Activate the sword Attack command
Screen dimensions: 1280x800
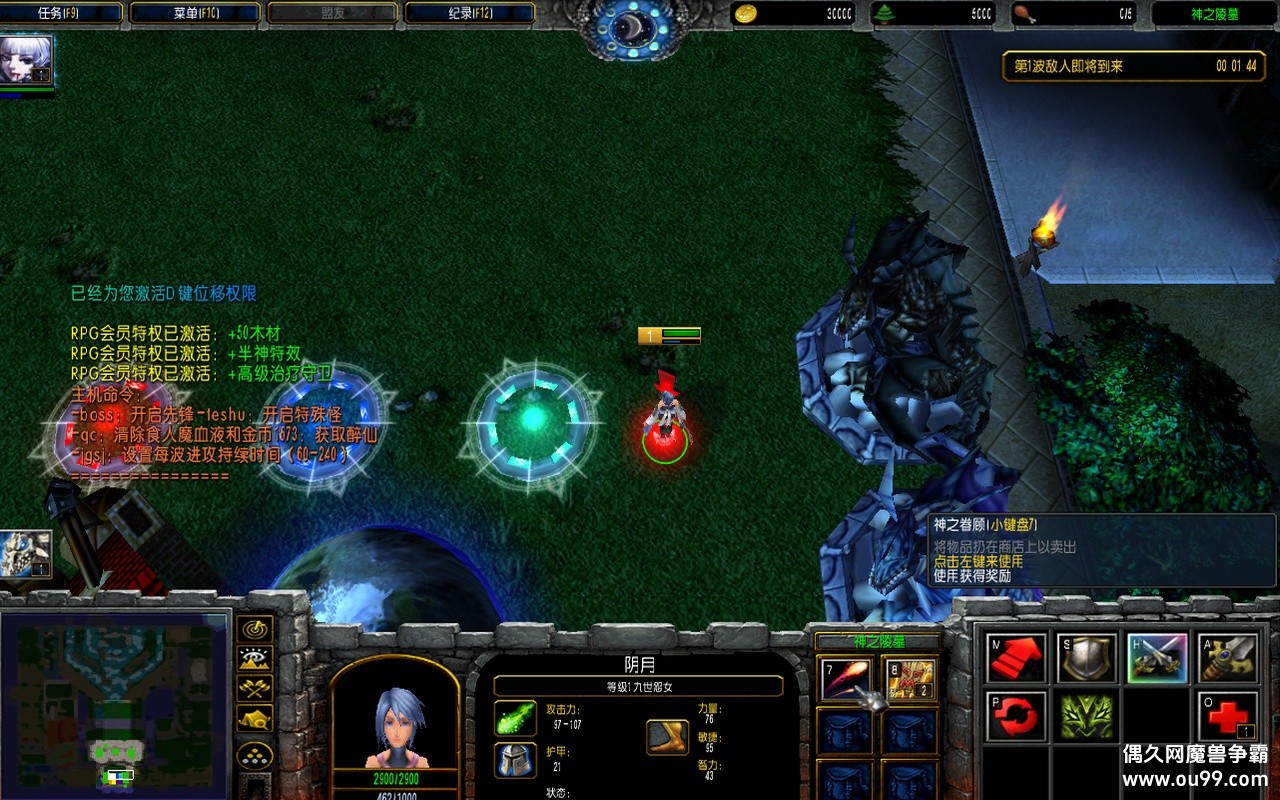[1229, 659]
